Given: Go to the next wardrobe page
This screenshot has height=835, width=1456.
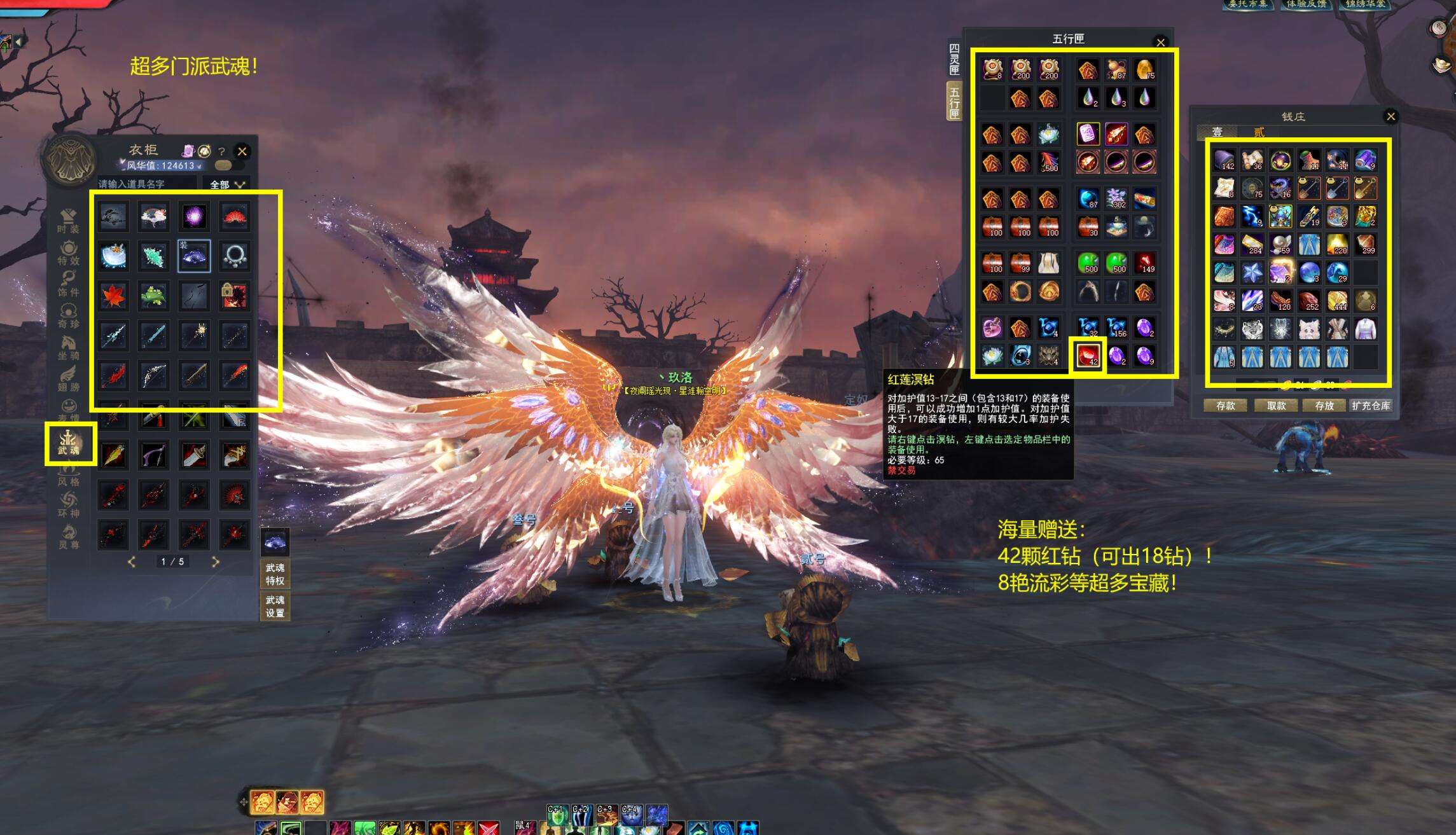Looking at the screenshot, I should (215, 562).
